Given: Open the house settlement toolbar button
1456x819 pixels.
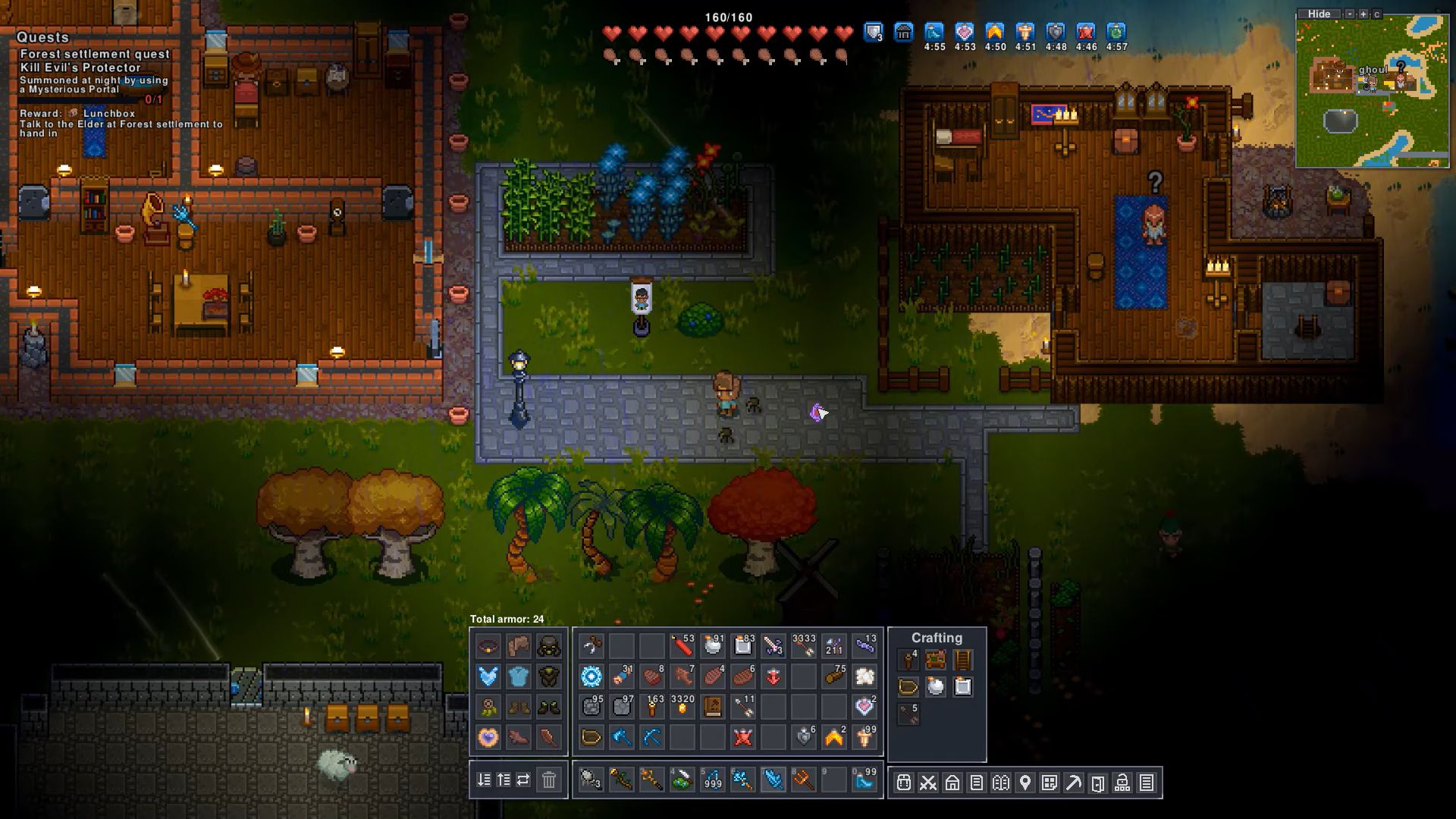Looking at the screenshot, I should (952, 783).
